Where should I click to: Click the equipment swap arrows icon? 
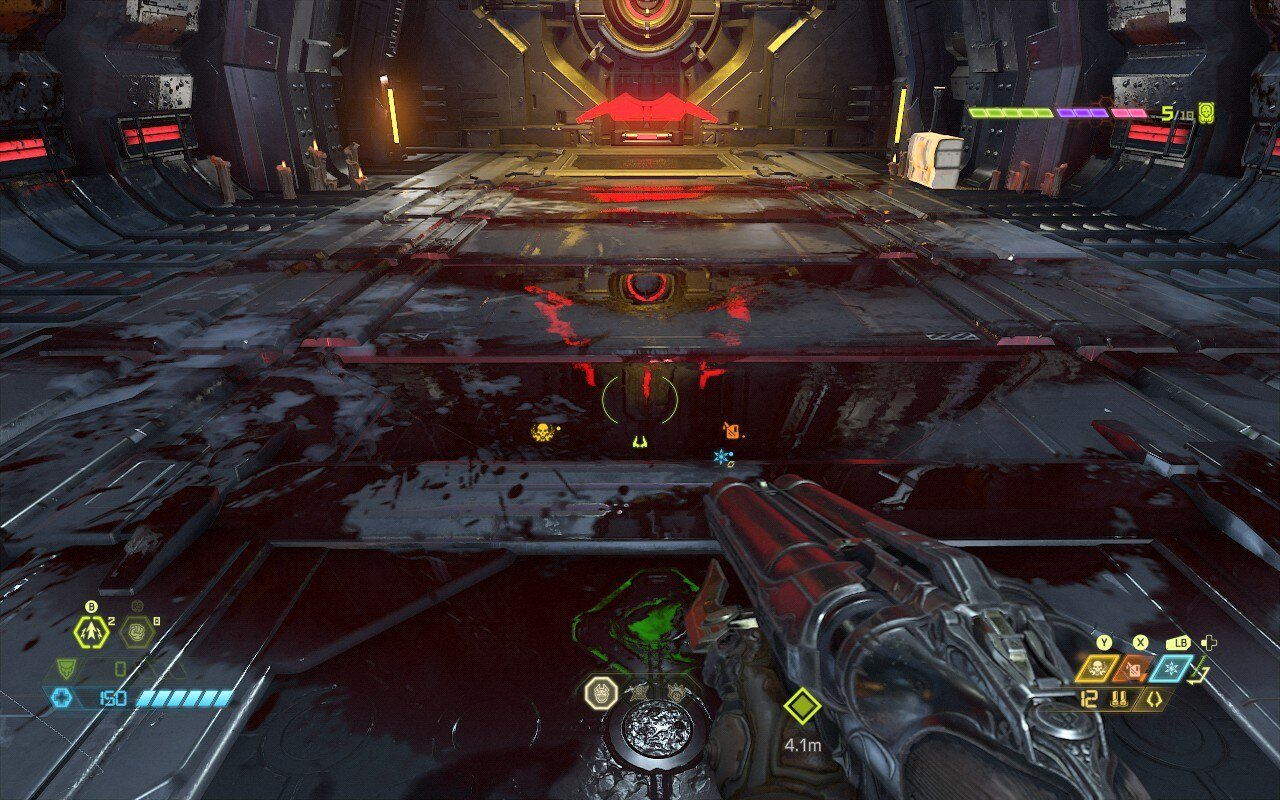point(1200,675)
